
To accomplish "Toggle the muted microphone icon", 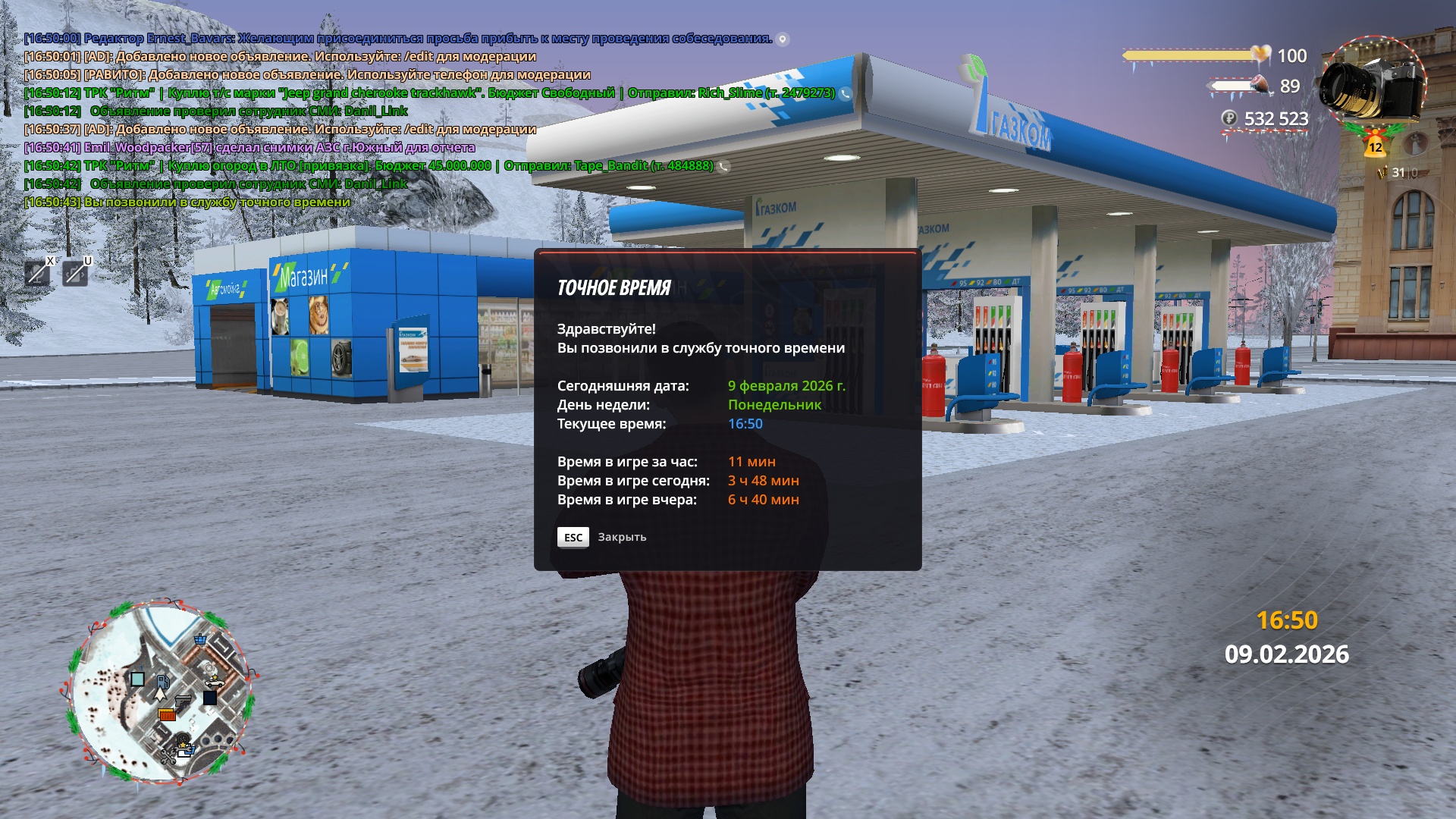I will click(x=37, y=272).
